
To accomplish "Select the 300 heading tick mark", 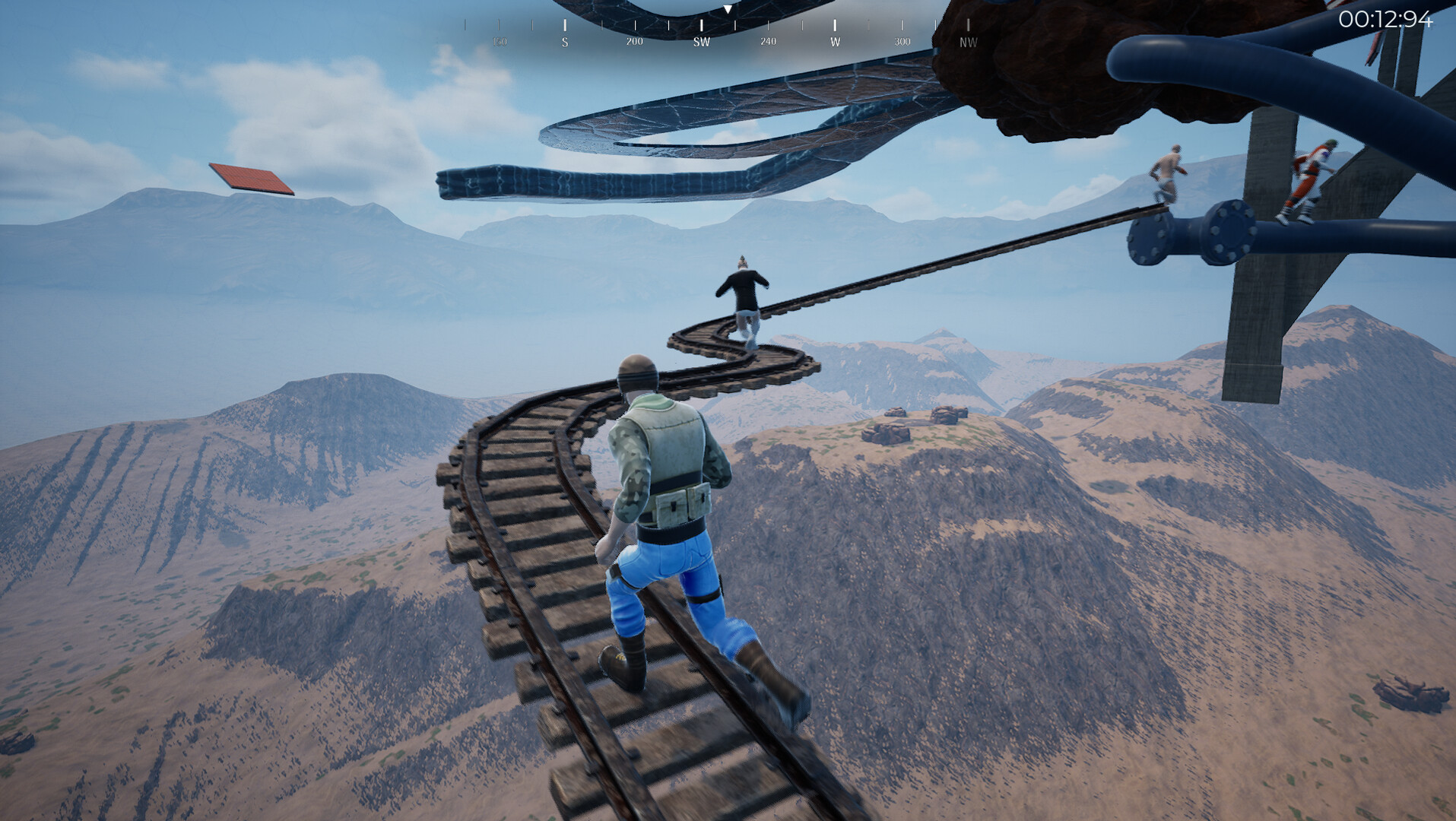I will pyautogui.click(x=901, y=43).
